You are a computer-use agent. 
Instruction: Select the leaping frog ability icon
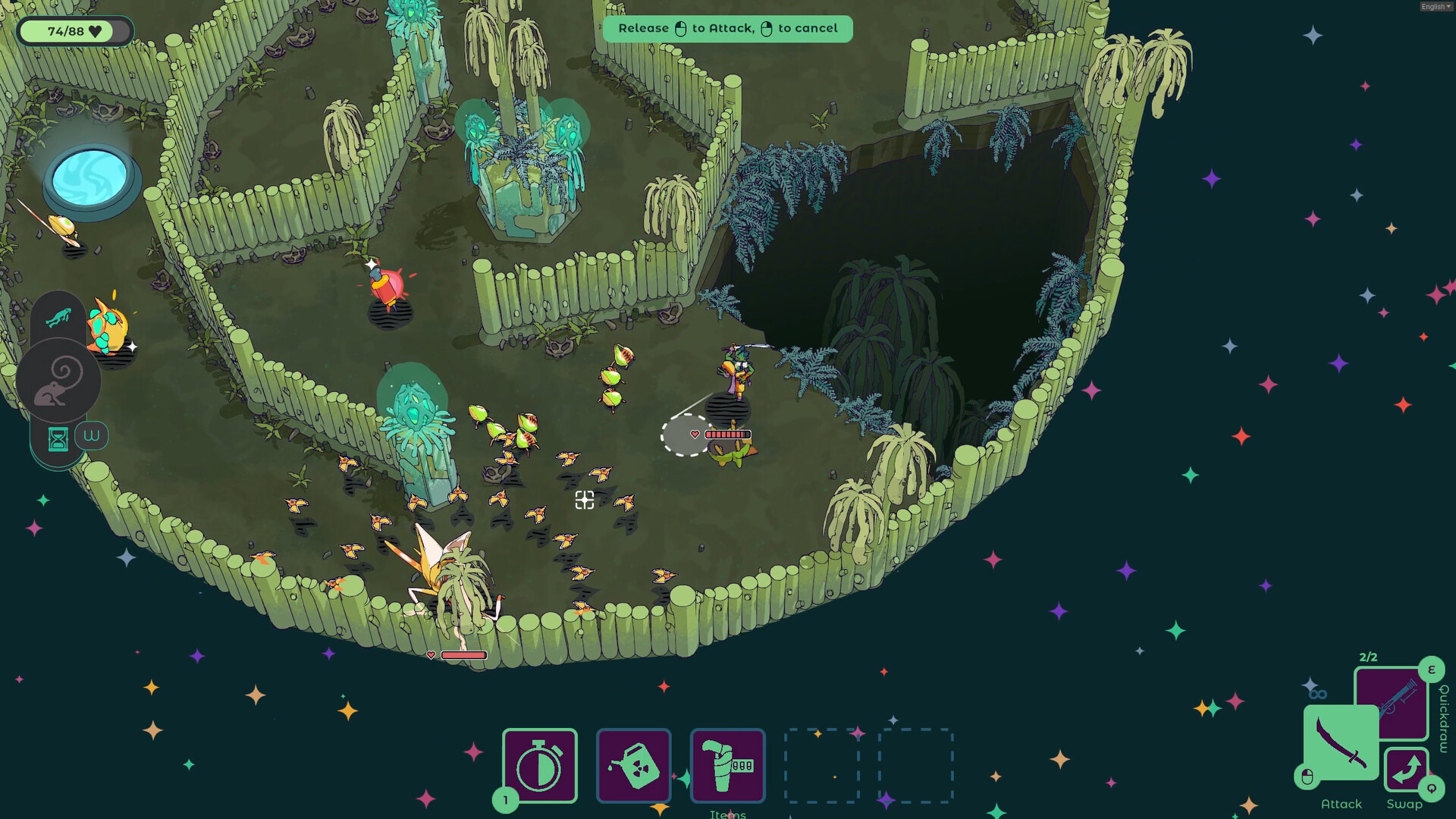click(x=58, y=316)
